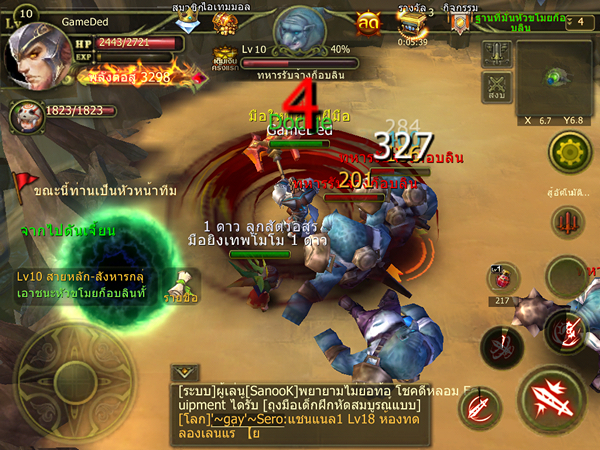Toggle the crossed swords peace mode button

(x=496, y=86)
